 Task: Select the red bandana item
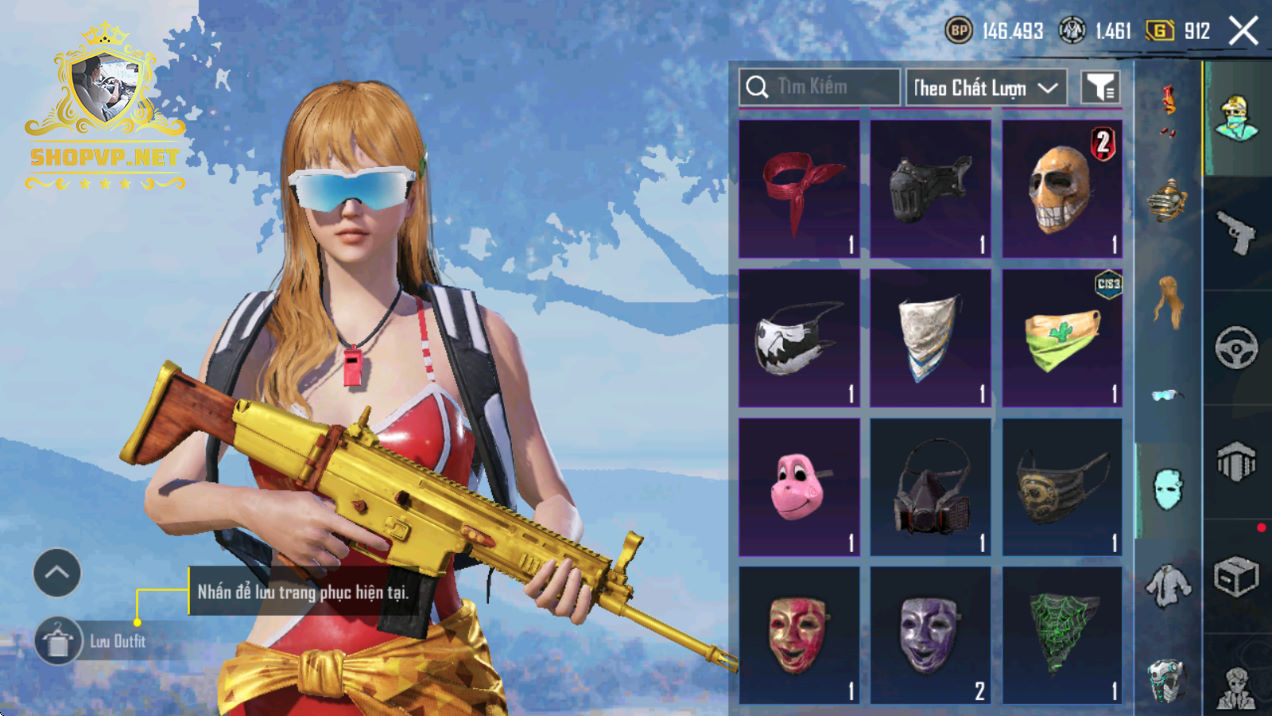799,189
